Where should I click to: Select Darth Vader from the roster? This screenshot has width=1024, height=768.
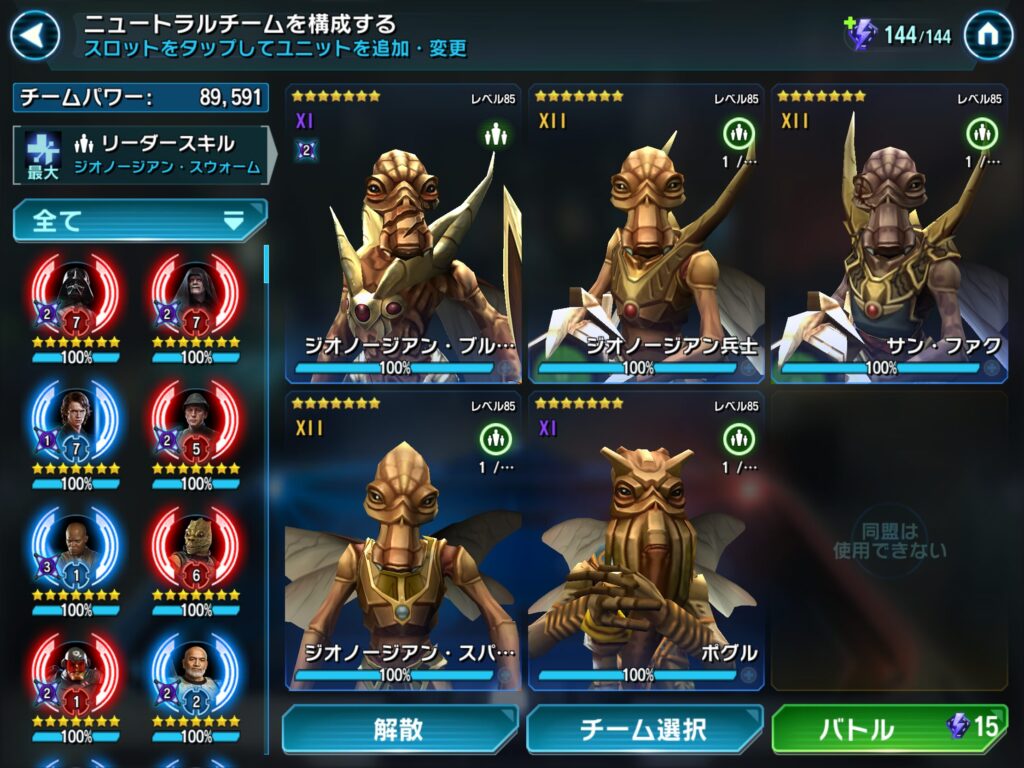(77, 295)
